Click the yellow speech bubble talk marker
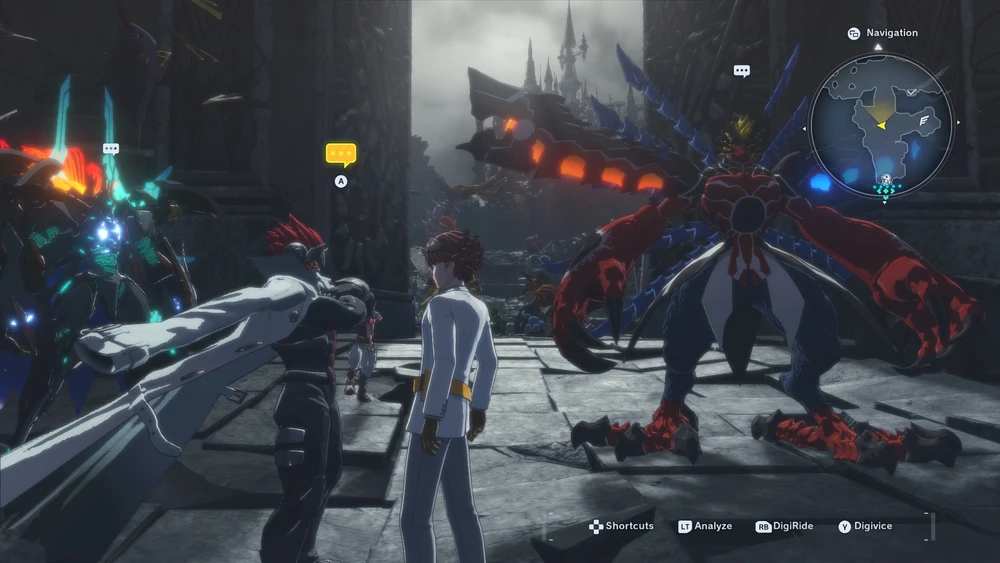Screen dimensions: 1000x563 341,155
